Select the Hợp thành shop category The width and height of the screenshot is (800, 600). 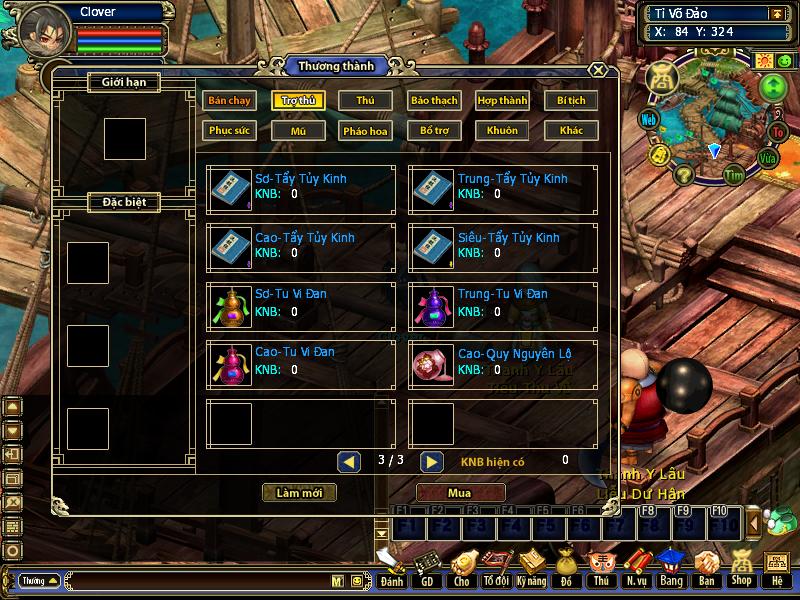click(x=502, y=101)
